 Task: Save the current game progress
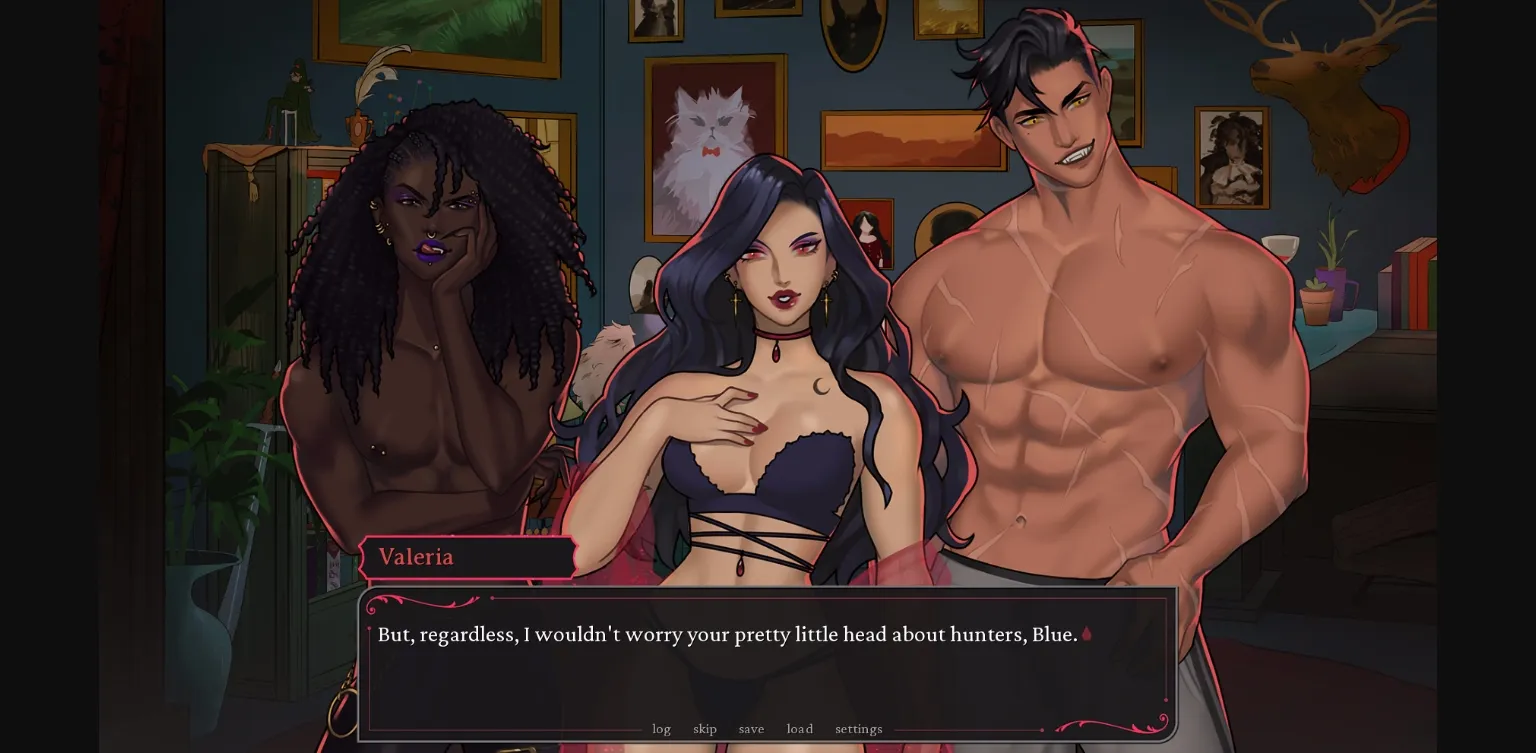[x=751, y=729]
